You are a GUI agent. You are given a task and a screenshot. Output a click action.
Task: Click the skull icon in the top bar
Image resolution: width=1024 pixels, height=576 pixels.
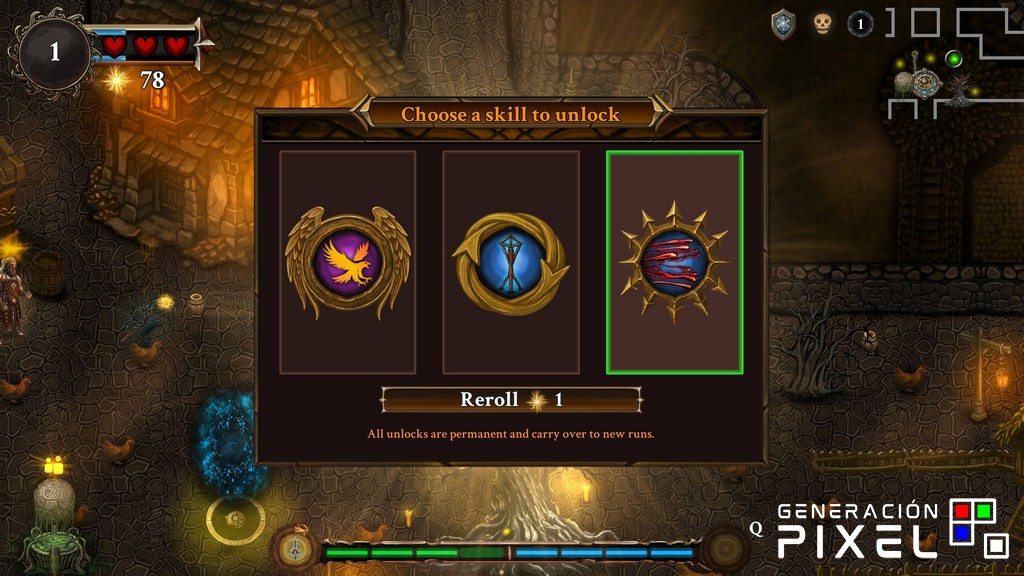pyautogui.click(x=822, y=24)
